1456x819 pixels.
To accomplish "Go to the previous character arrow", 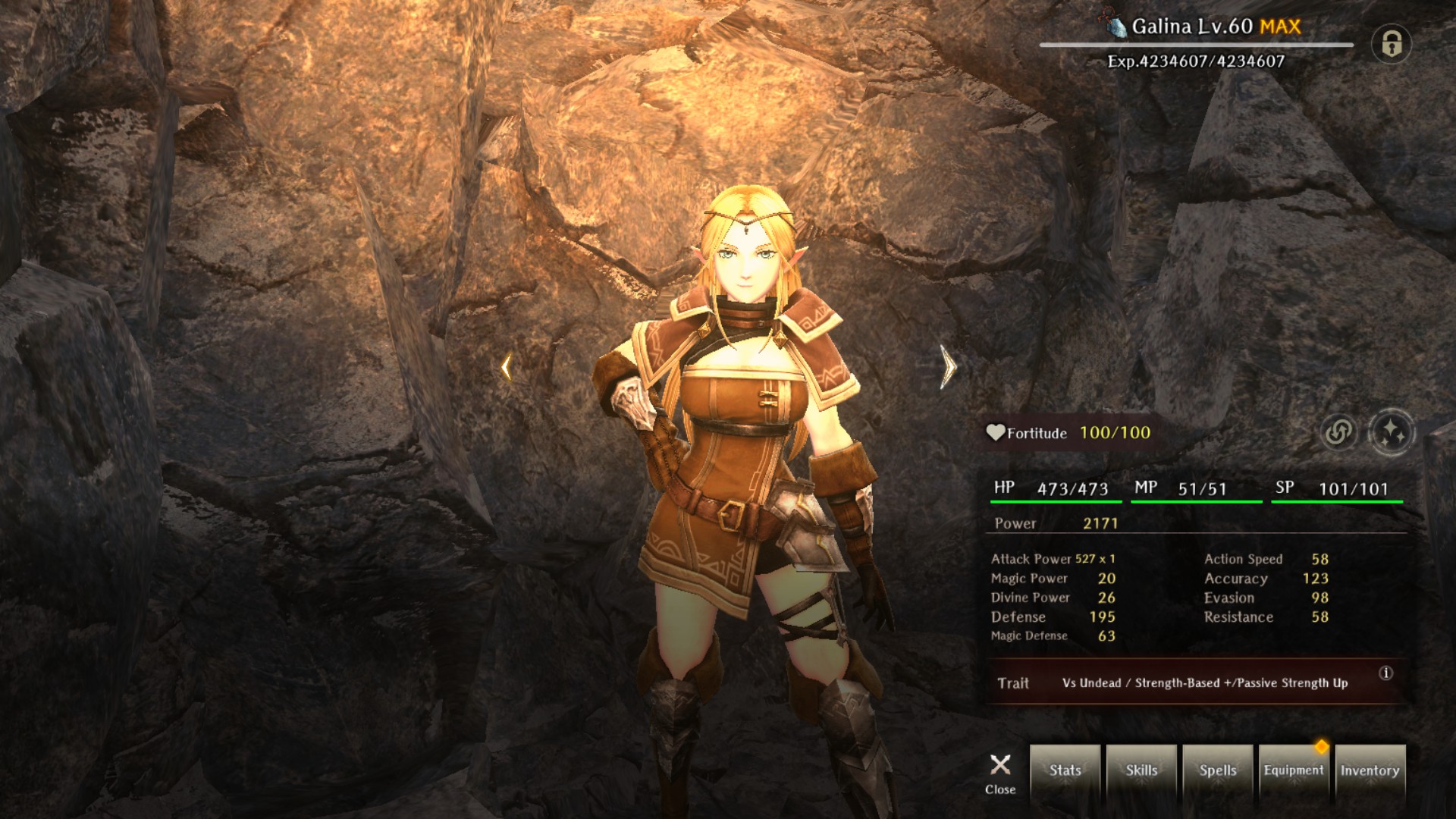I will [506, 368].
